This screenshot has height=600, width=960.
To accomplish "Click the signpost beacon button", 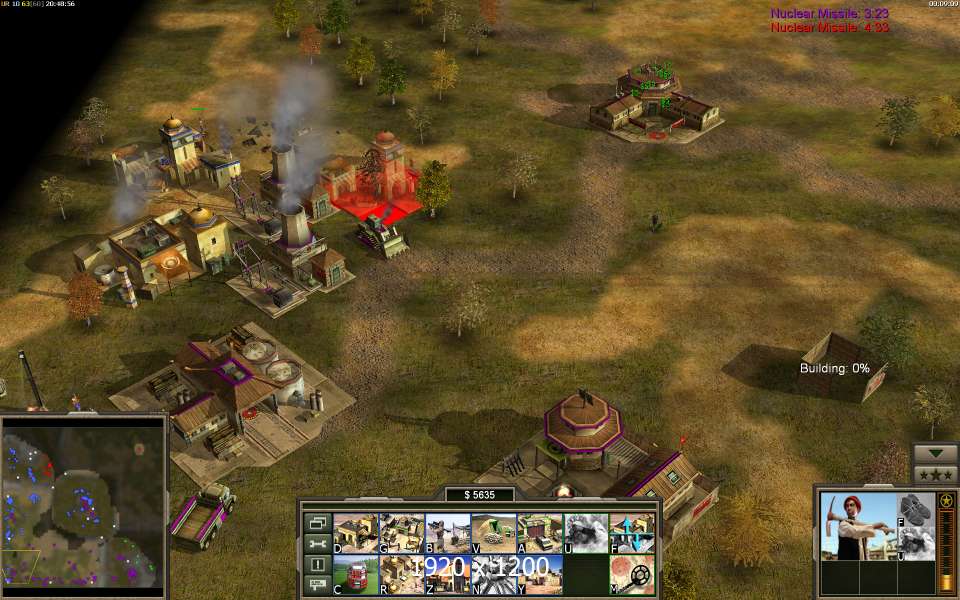I will 317,585.
